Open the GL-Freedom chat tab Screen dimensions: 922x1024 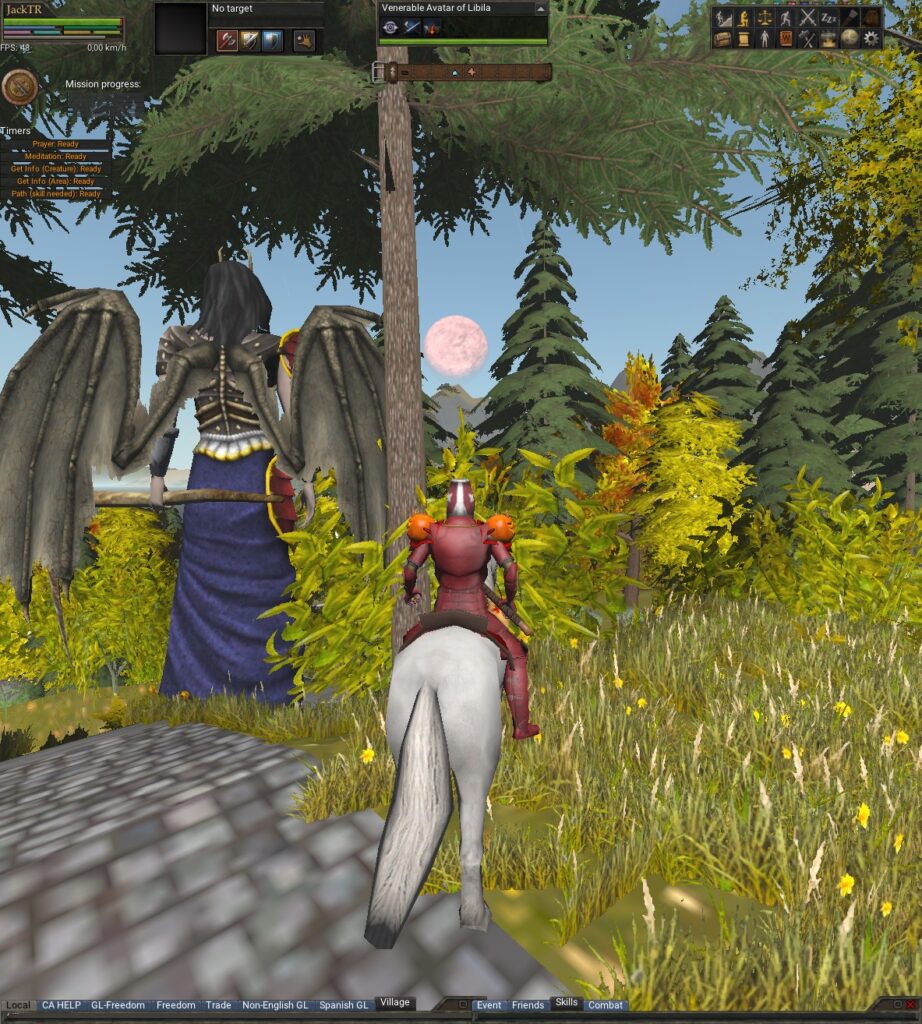coord(118,1005)
